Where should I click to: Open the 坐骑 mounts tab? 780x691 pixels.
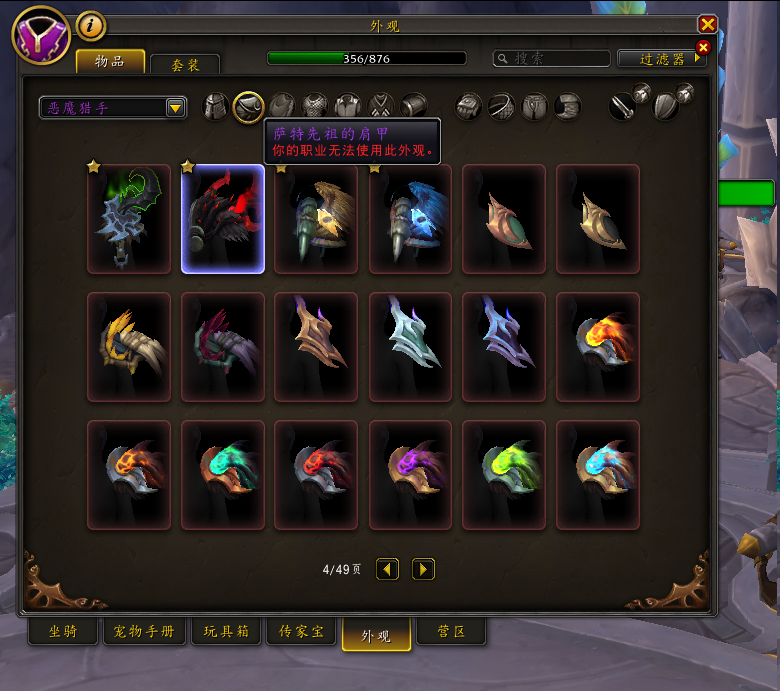click(62, 632)
